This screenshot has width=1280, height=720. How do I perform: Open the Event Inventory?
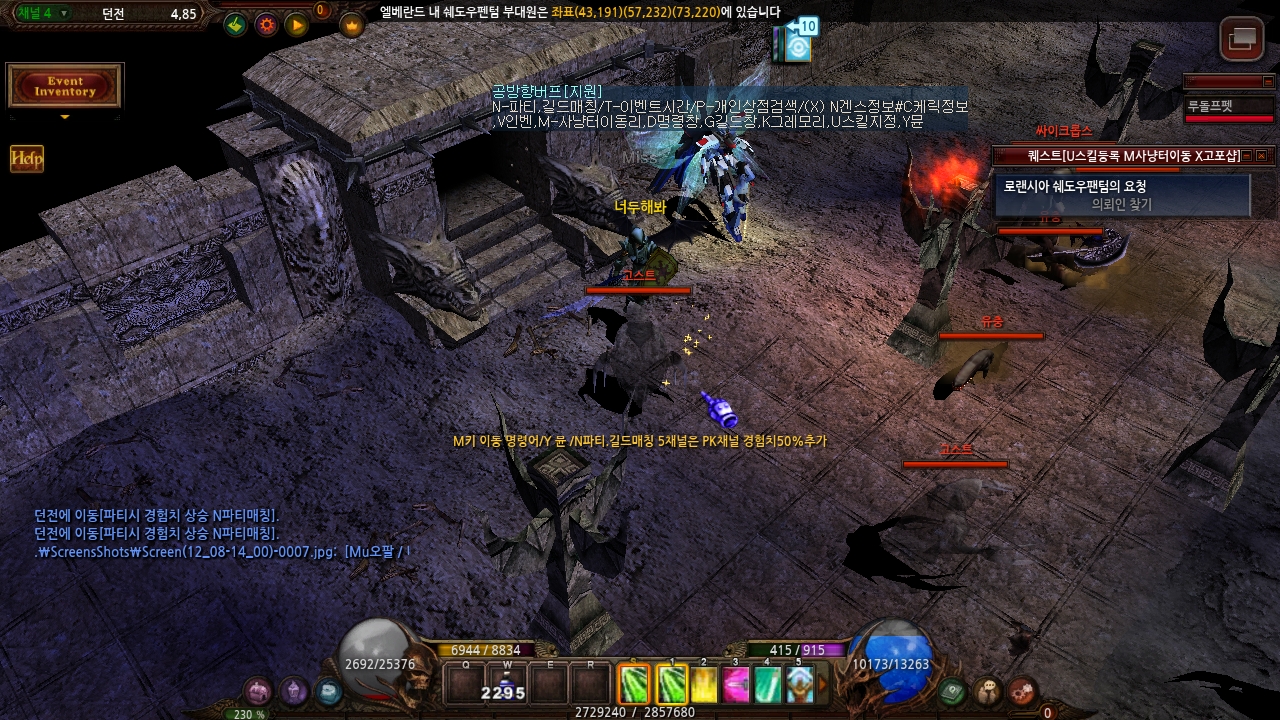[65, 86]
